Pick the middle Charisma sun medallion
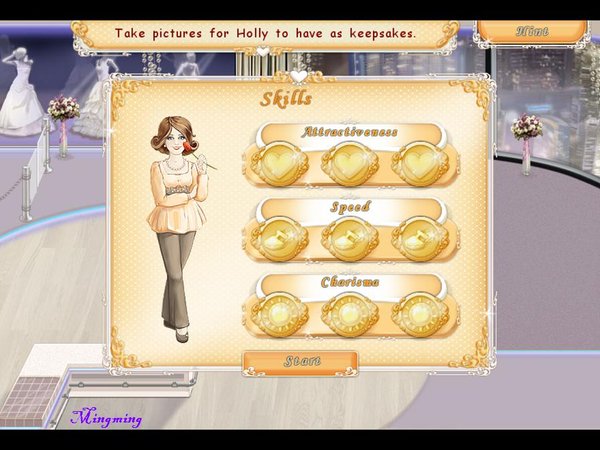 coord(350,314)
